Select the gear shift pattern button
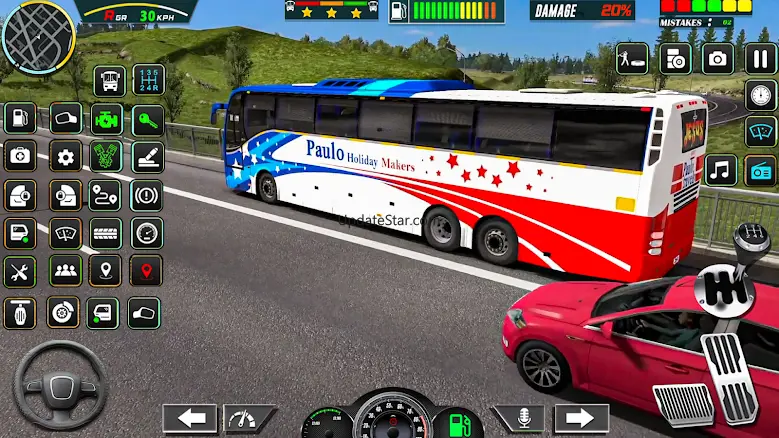This screenshot has height=438, width=779. click(x=148, y=80)
